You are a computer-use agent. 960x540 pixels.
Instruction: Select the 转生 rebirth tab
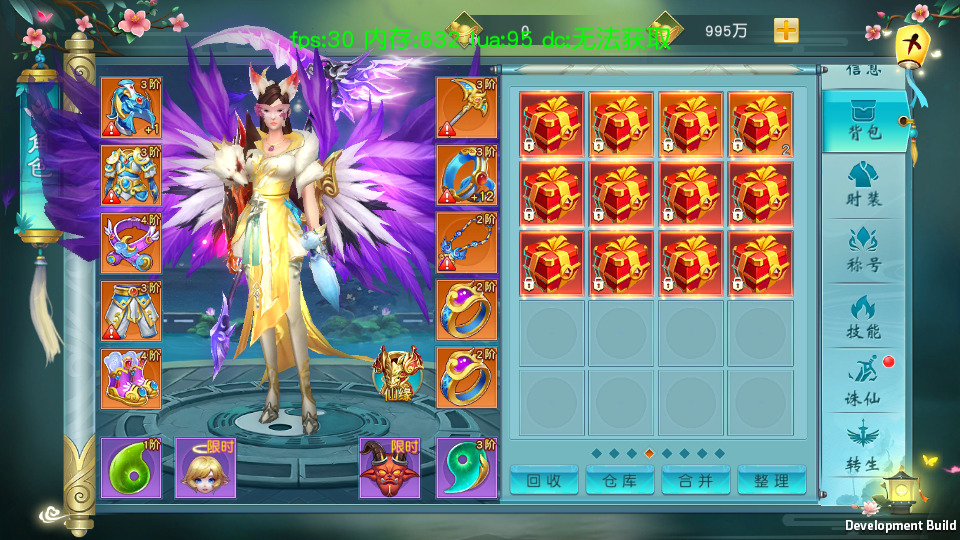pos(863,448)
